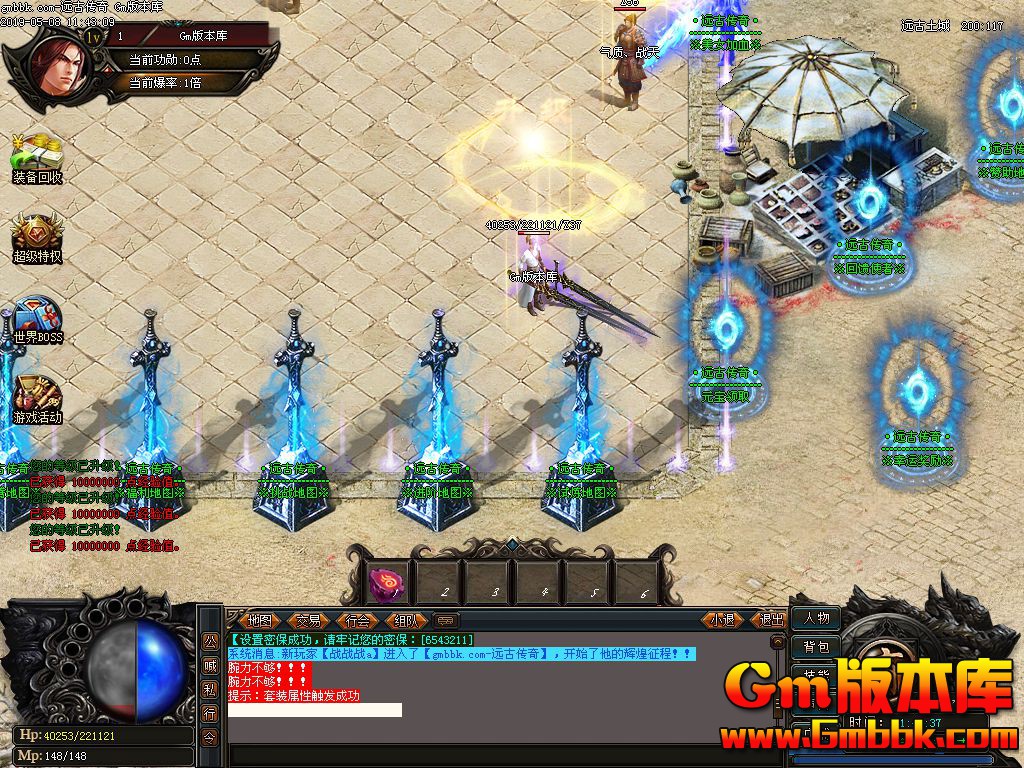Open the 地图 map button
The width and height of the screenshot is (1024, 768).
(259, 620)
